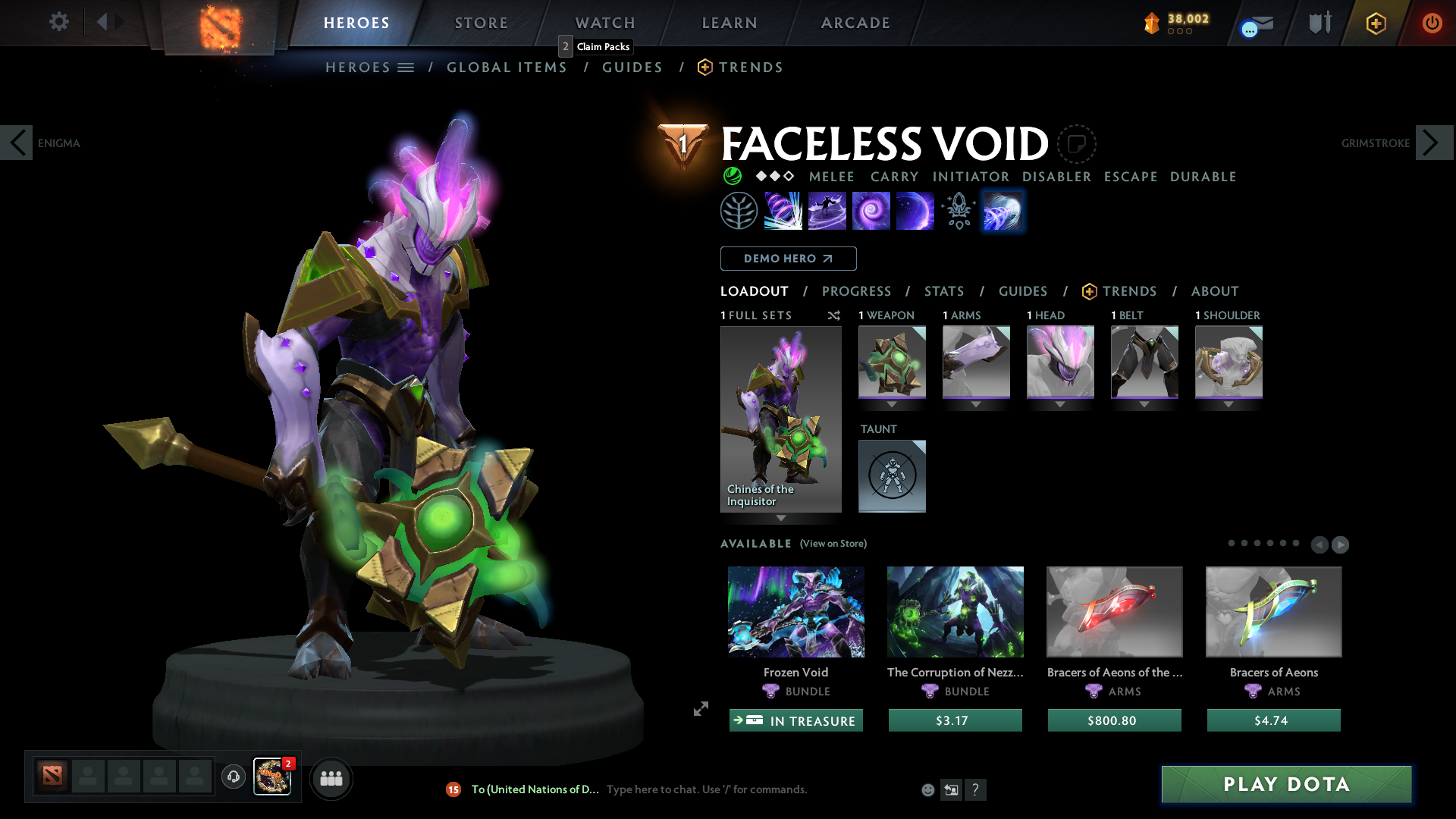Open Faceless Void's talent tree icon
The height and width of the screenshot is (819, 1456).
(x=739, y=210)
